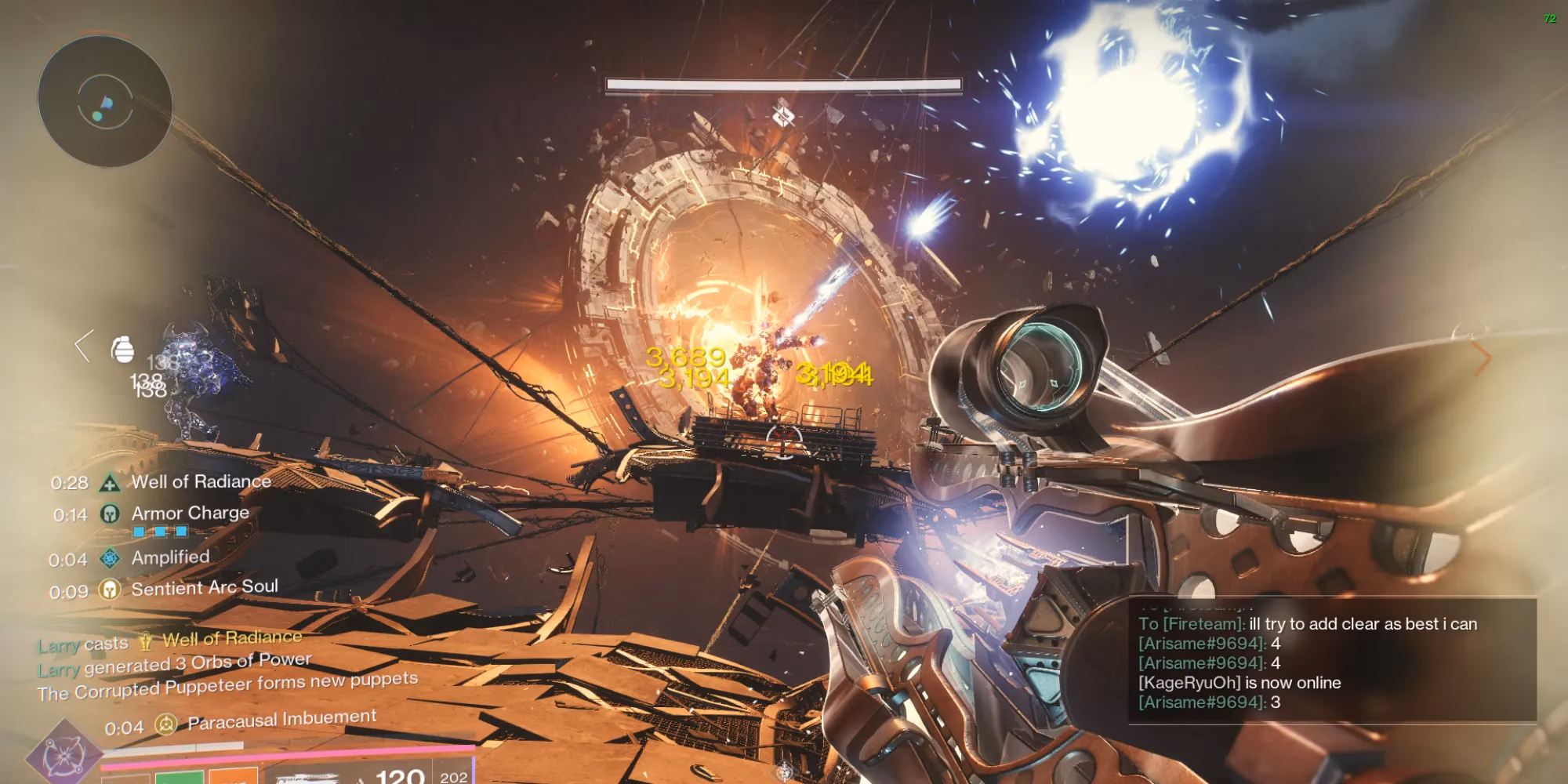The height and width of the screenshot is (784, 1568).
Task: Click the Sentient Arc Soul icon
Action: (110, 590)
